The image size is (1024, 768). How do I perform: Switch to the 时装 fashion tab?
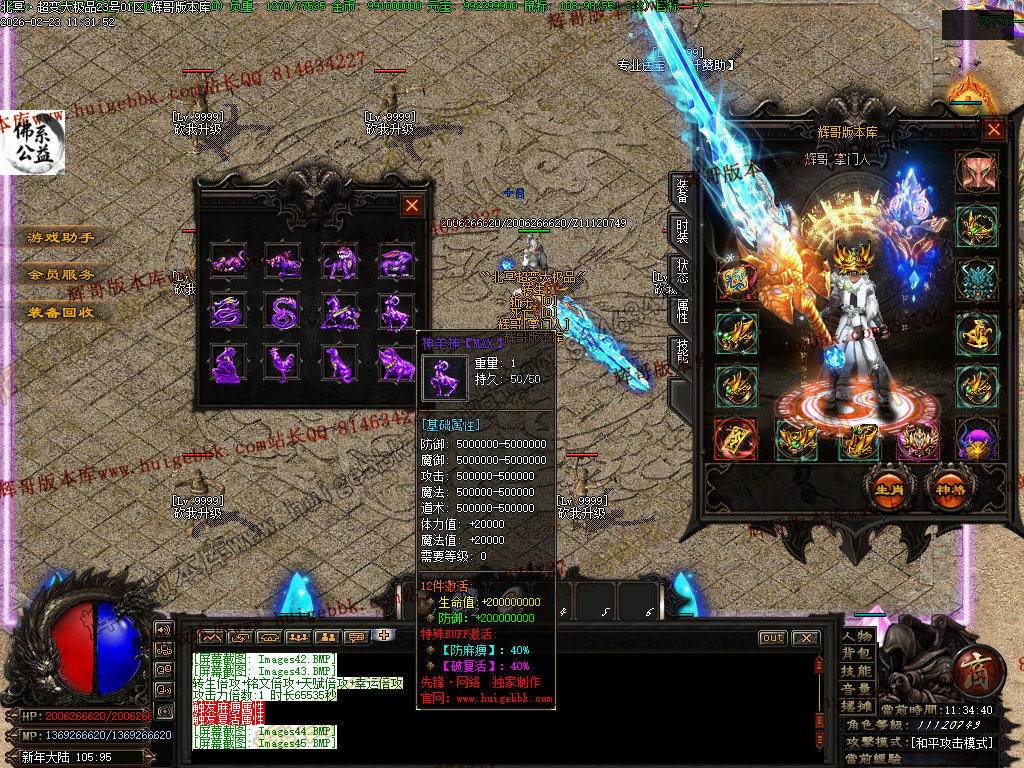(681, 232)
